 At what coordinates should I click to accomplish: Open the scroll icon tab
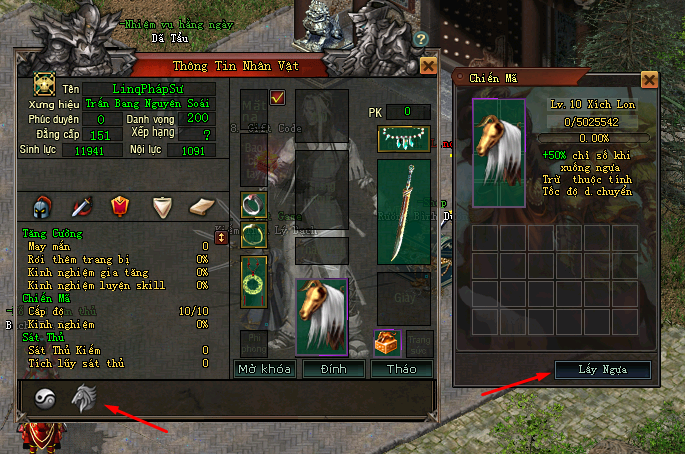201,206
